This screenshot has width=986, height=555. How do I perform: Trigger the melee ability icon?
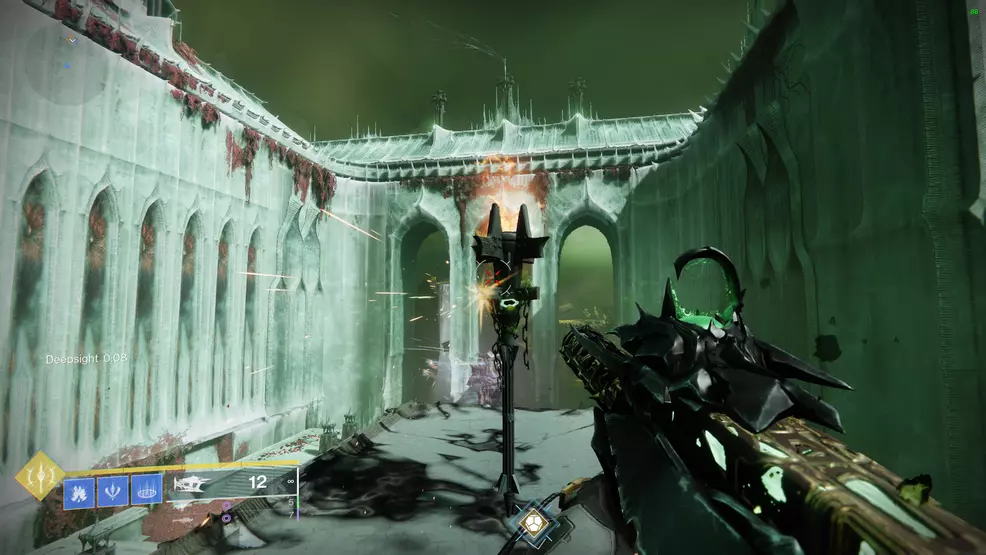112,490
